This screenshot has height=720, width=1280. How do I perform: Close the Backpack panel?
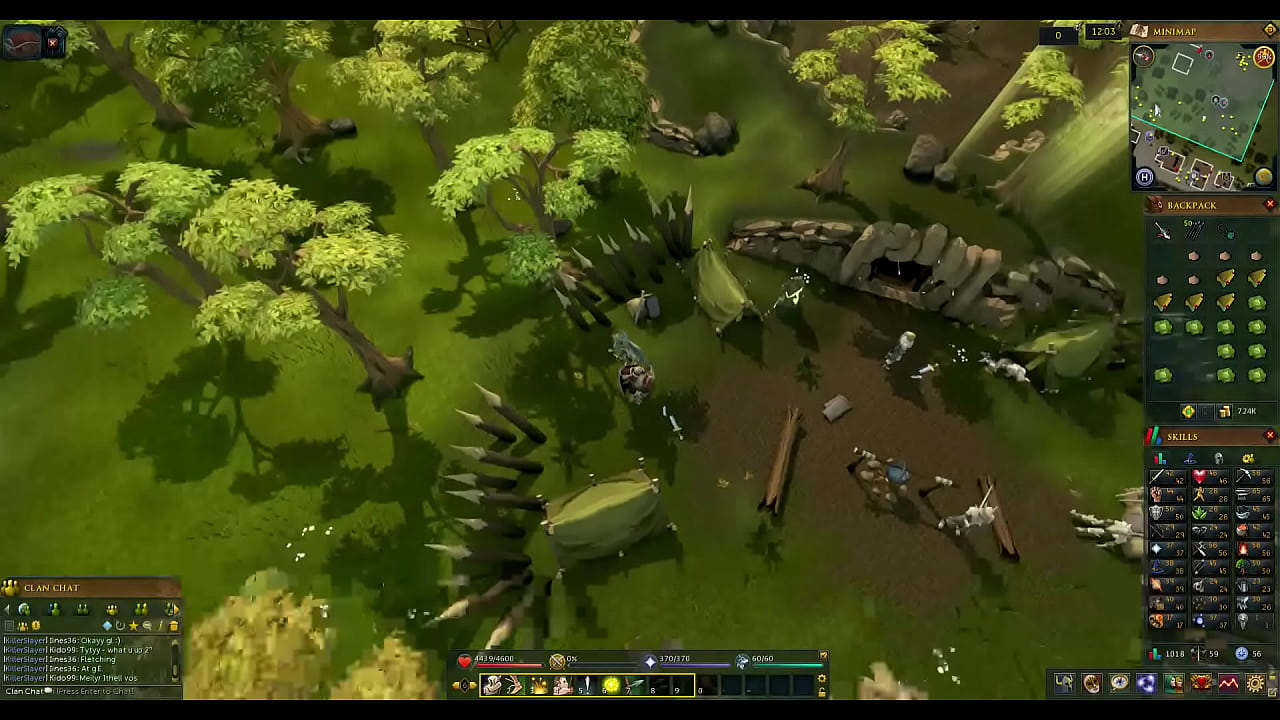pos(1270,205)
